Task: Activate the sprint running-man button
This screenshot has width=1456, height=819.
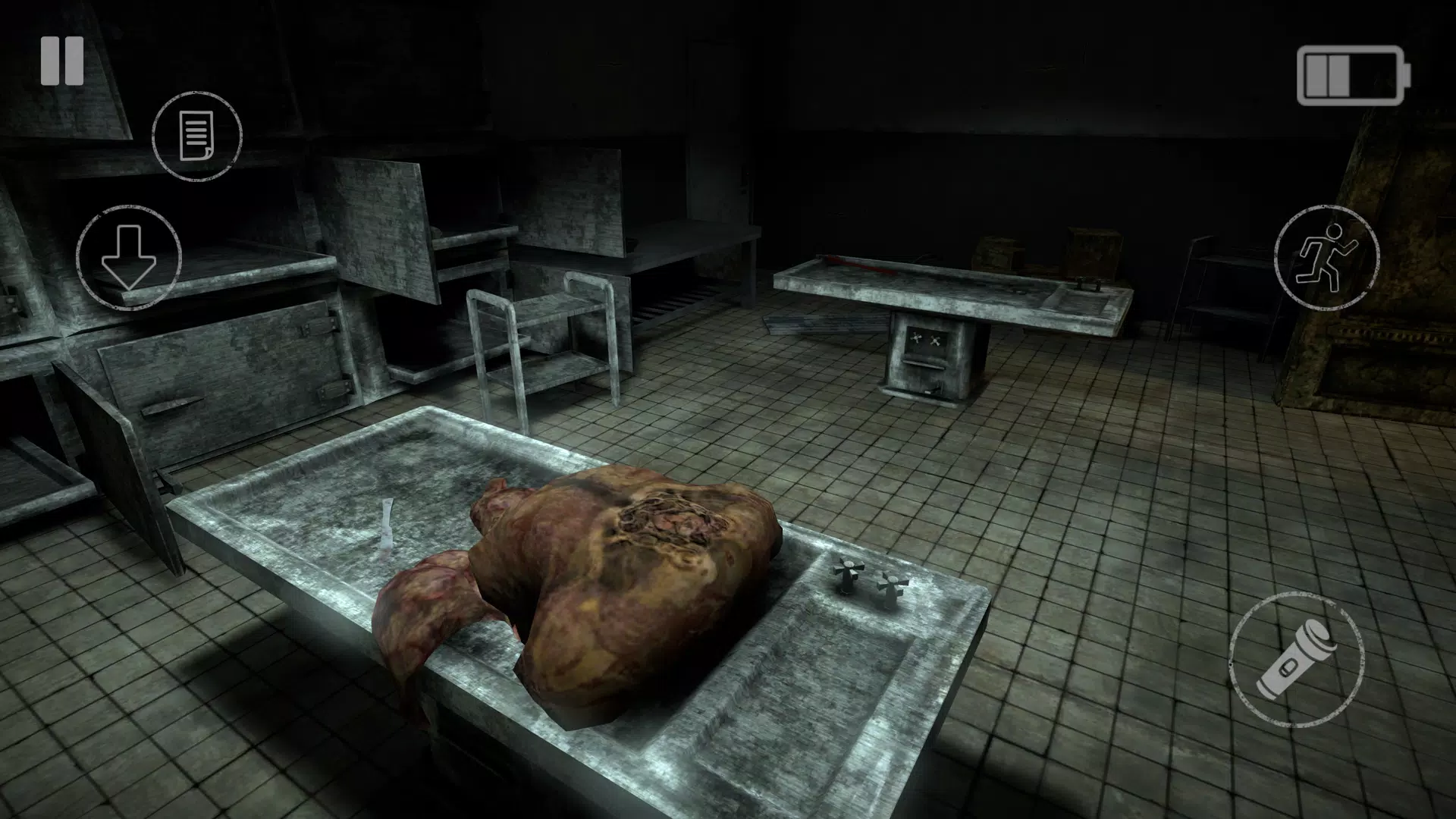Action: (1326, 258)
